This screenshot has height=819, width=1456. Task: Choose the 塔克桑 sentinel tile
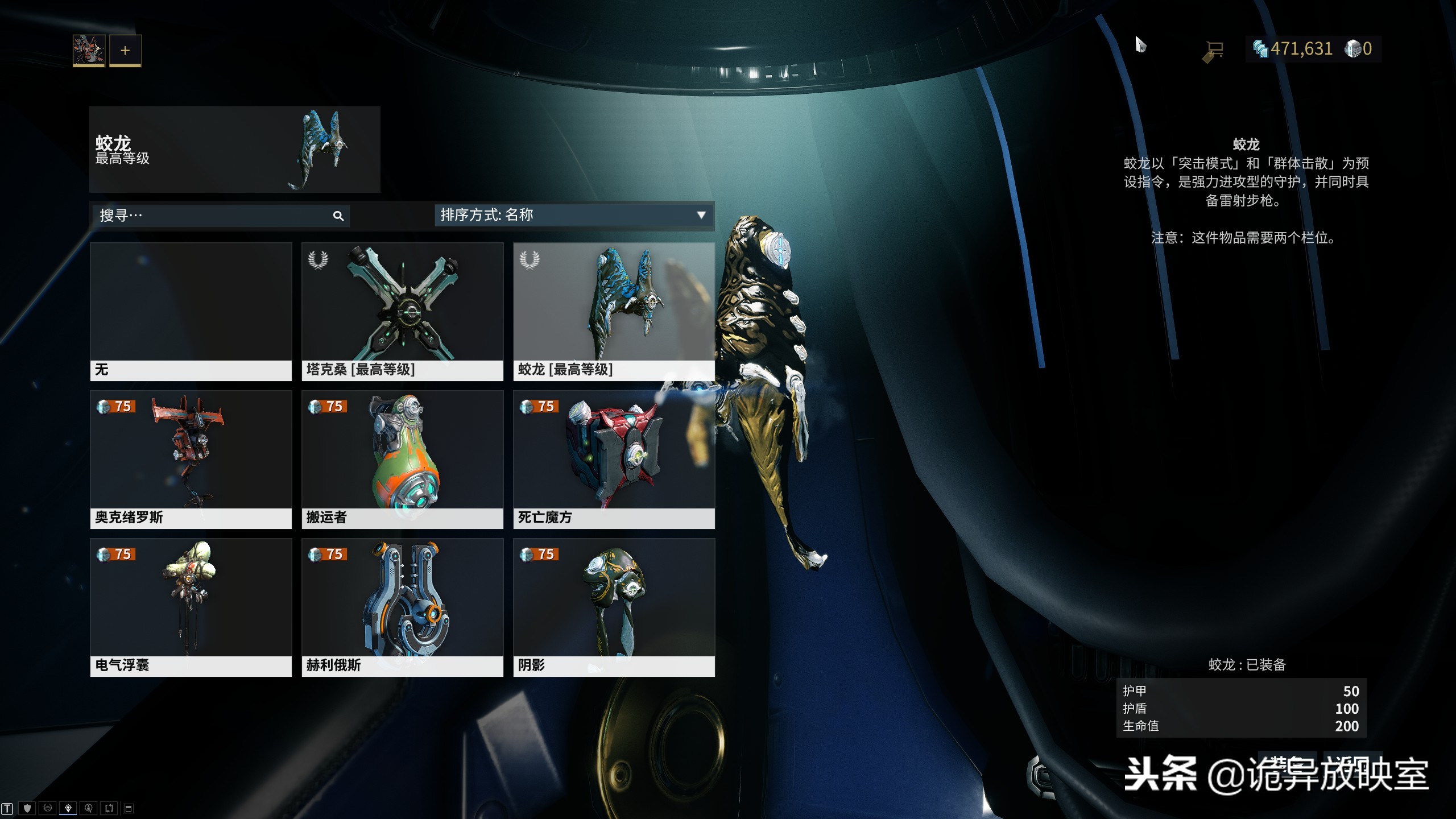coord(402,311)
